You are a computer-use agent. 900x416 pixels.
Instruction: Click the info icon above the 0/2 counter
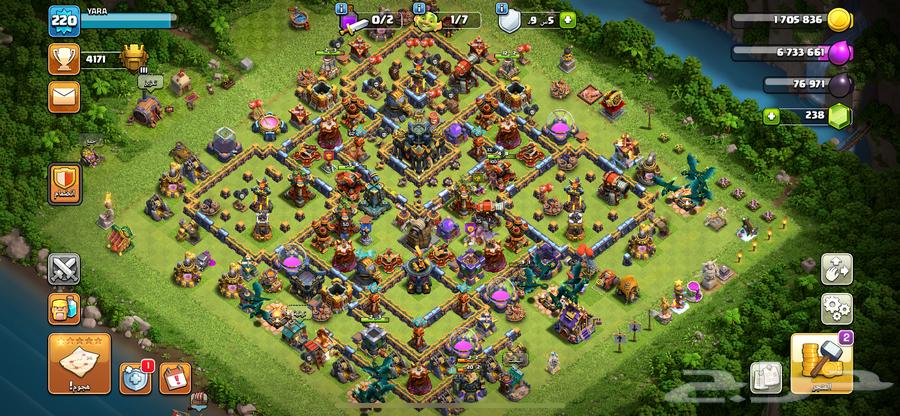(342, 7)
